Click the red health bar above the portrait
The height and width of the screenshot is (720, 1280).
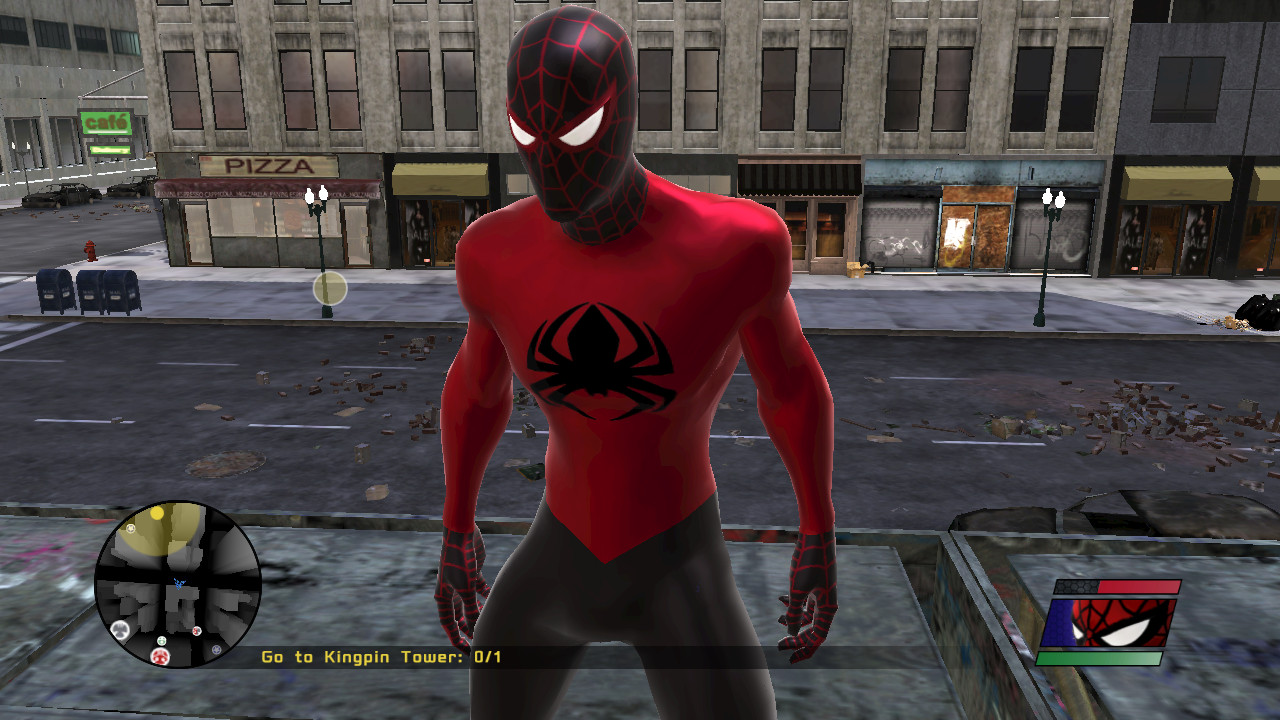point(1140,585)
